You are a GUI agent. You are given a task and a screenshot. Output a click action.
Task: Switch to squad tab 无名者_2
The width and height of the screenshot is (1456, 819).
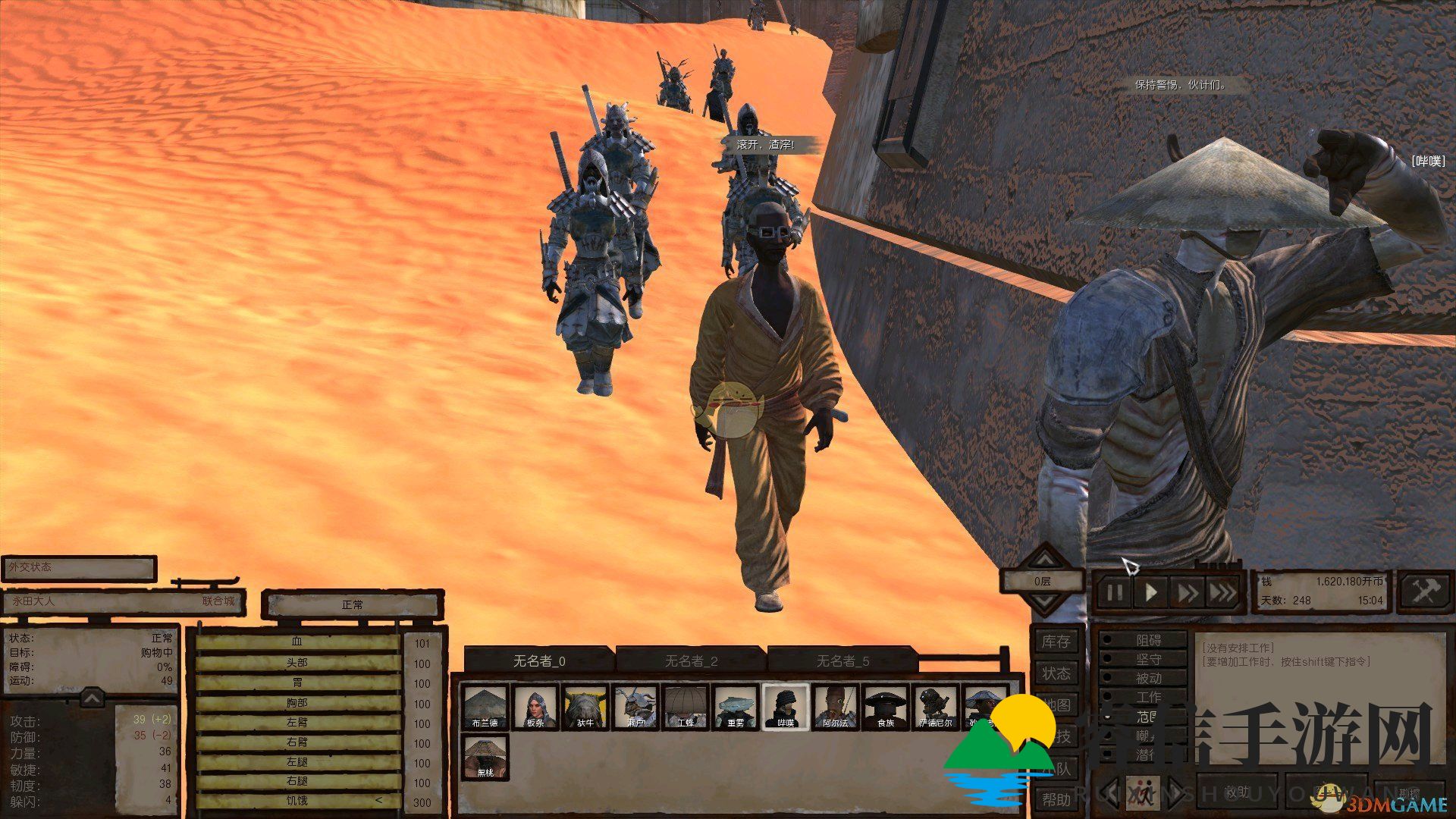690,661
